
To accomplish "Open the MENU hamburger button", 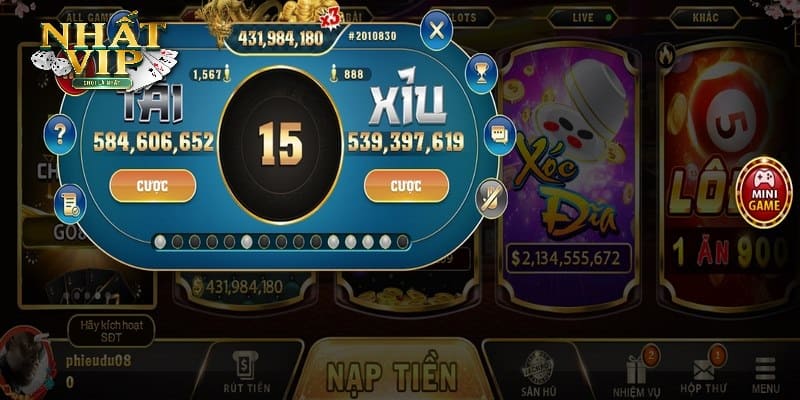I will (766, 374).
